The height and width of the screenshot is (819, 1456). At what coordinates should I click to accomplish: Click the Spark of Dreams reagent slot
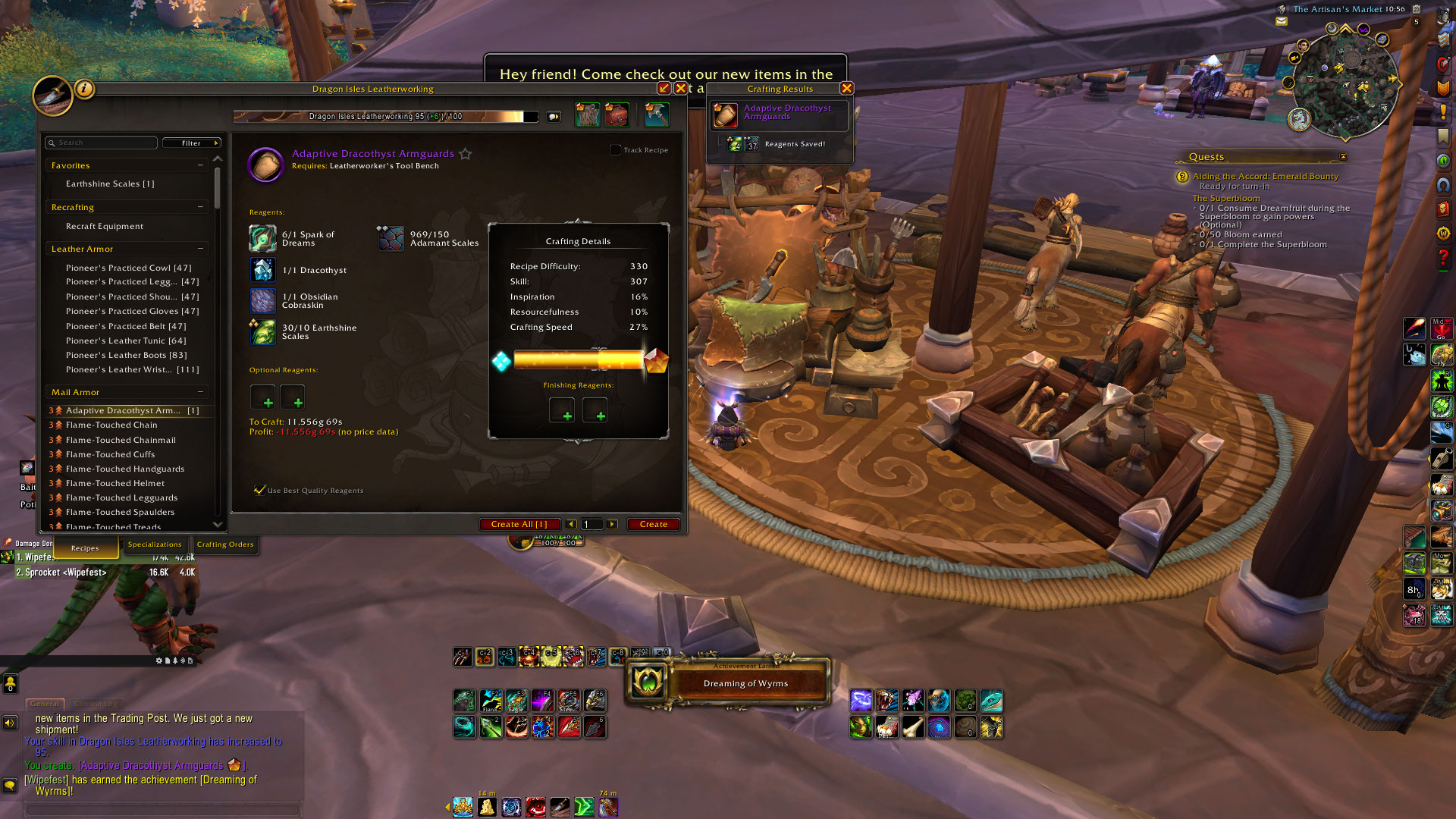[262, 238]
